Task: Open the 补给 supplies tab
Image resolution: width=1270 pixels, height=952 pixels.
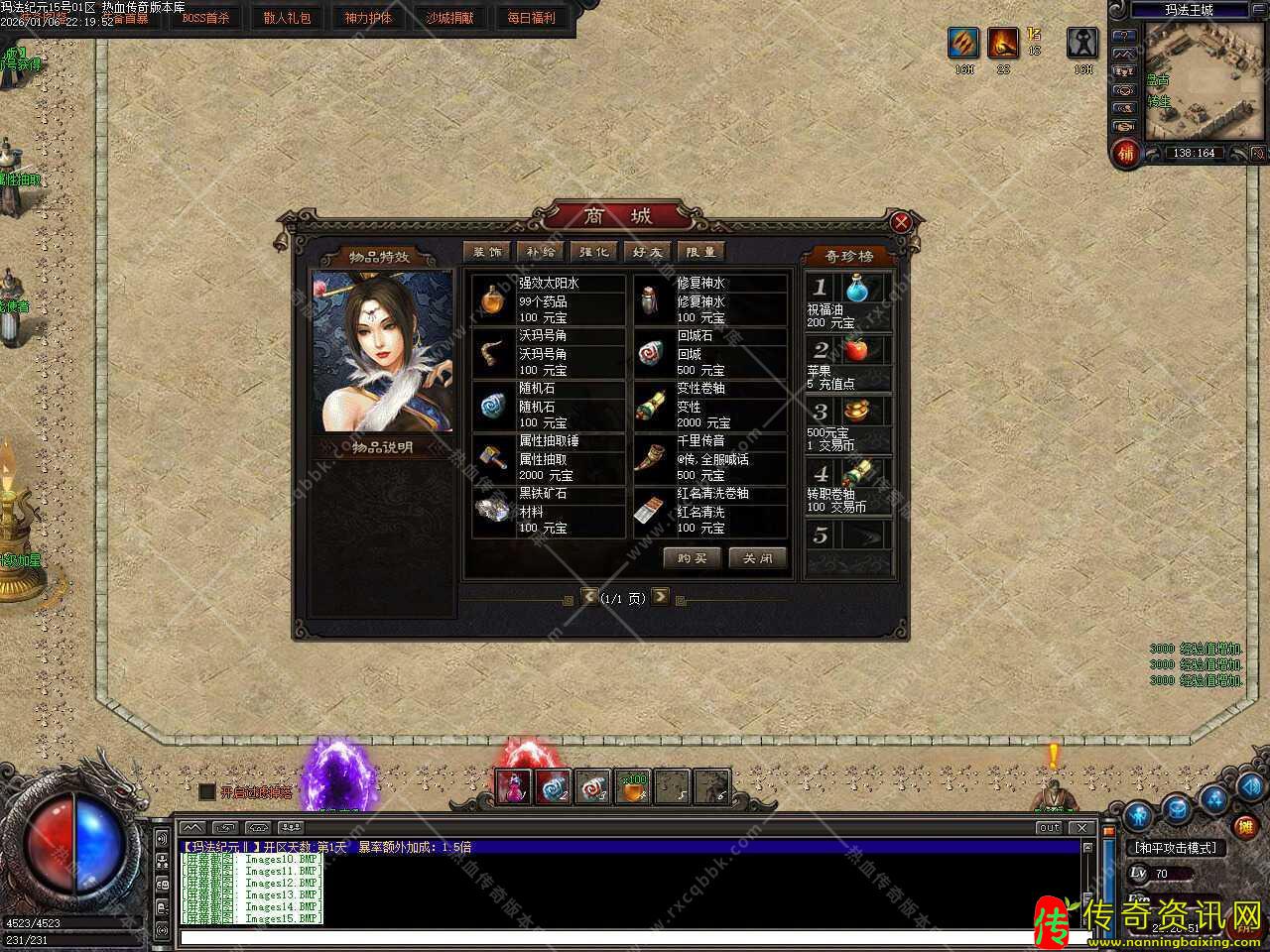Action: pyautogui.click(x=541, y=252)
